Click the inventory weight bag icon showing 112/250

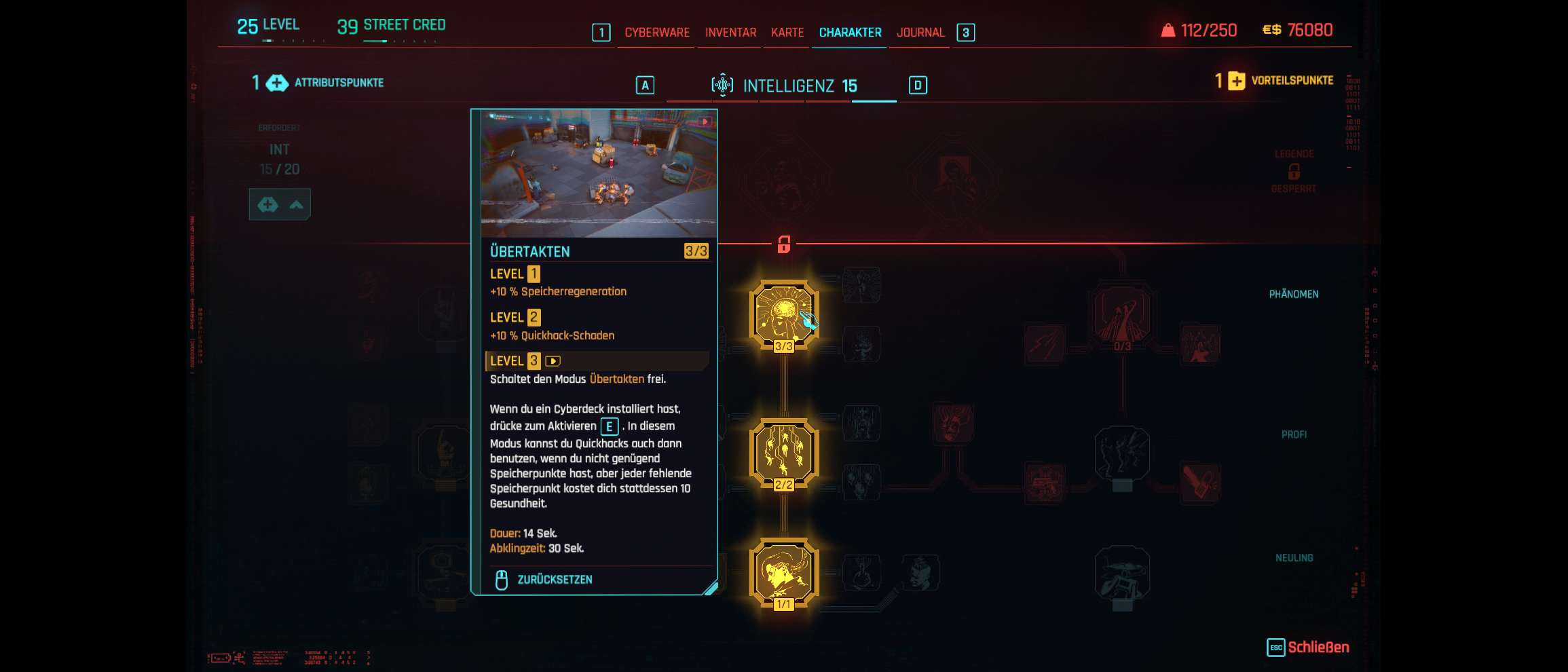1169,30
